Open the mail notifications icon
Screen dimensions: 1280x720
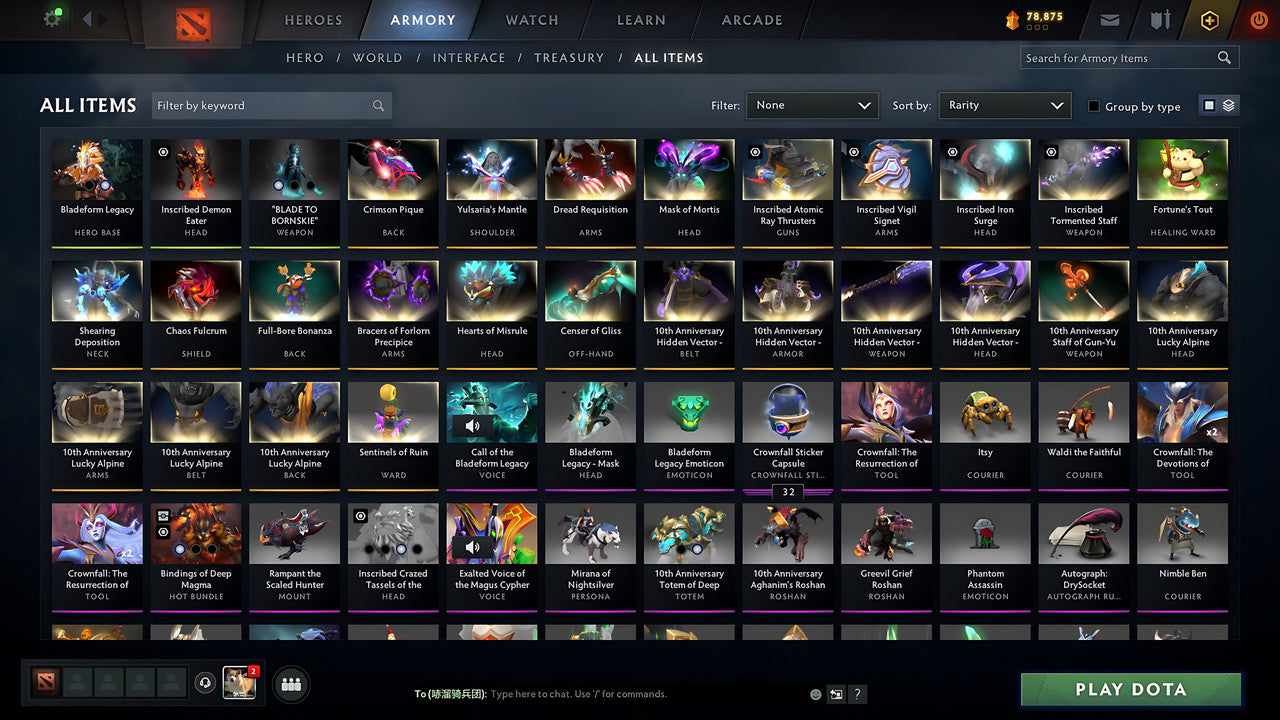click(x=1111, y=19)
